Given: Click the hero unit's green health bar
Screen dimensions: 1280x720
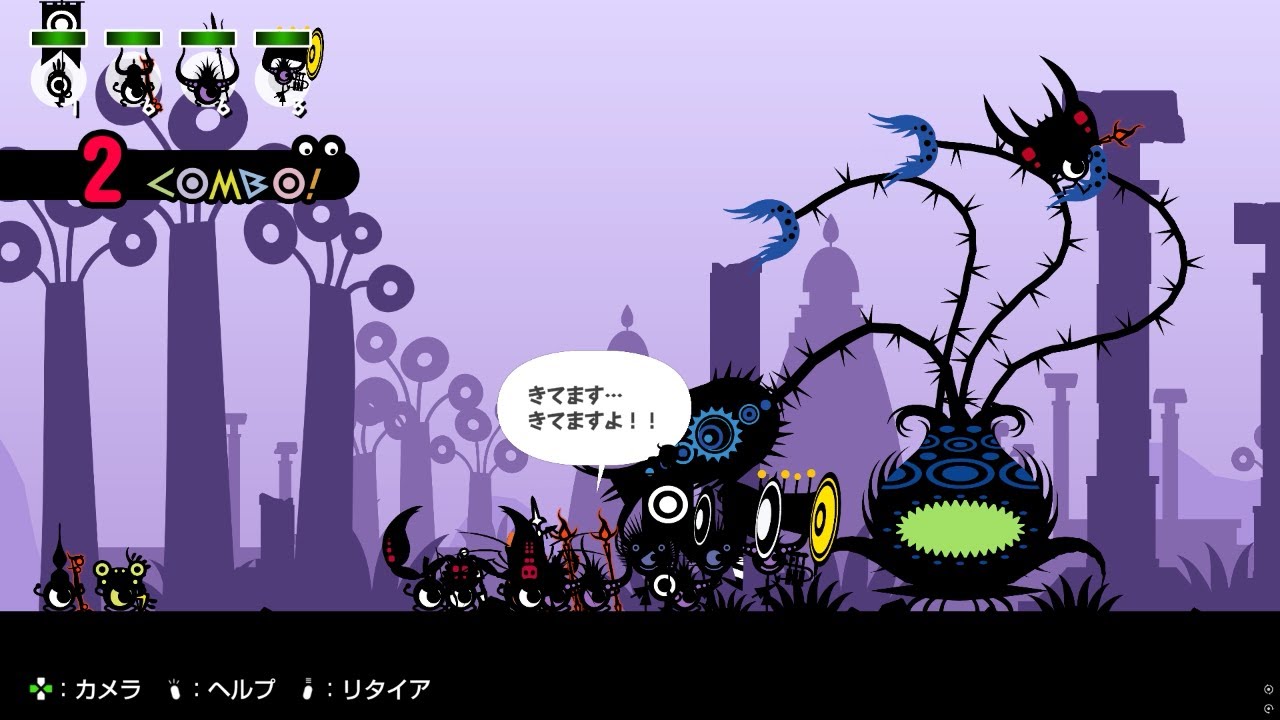Looking at the screenshot, I should [58, 37].
